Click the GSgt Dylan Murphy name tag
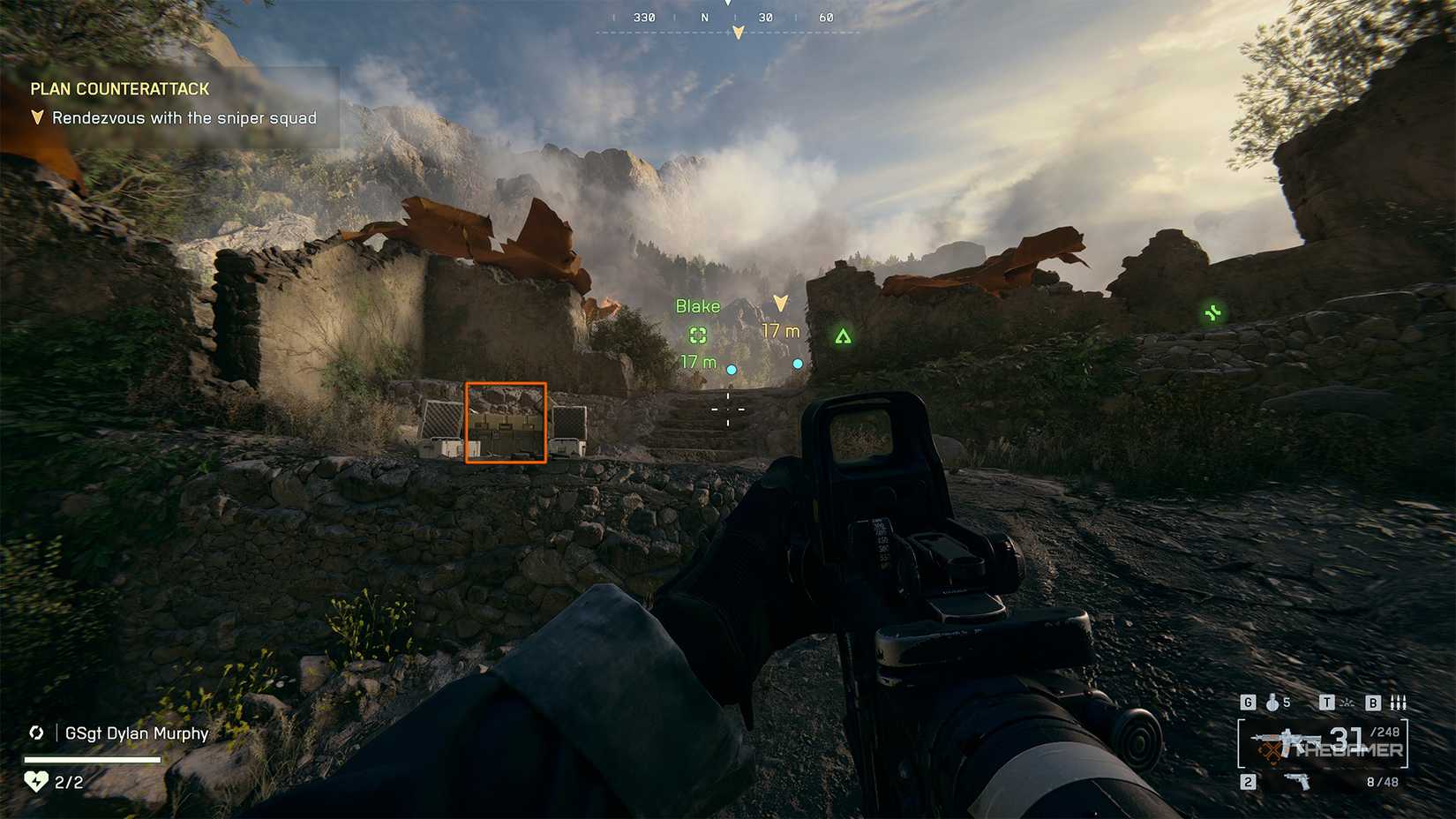Image resolution: width=1456 pixels, height=819 pixels. [x=137, y=733]
